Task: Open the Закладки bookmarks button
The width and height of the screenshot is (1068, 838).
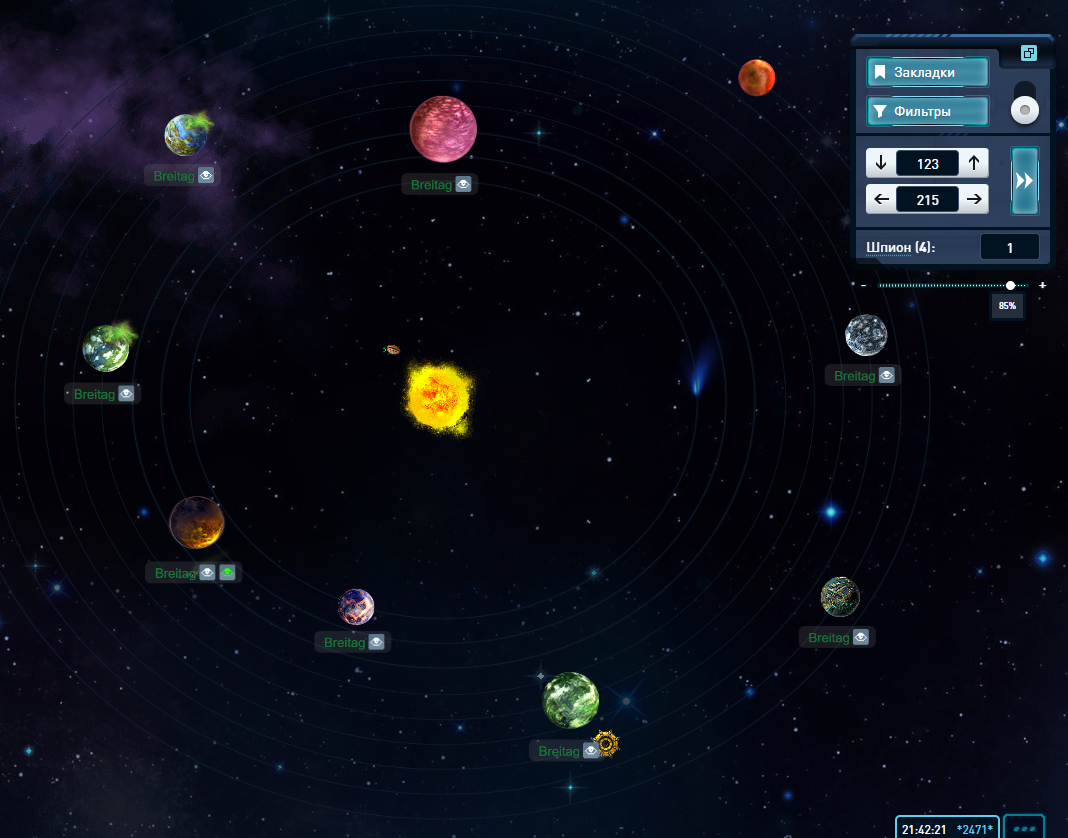Action: tap(928, 72)
